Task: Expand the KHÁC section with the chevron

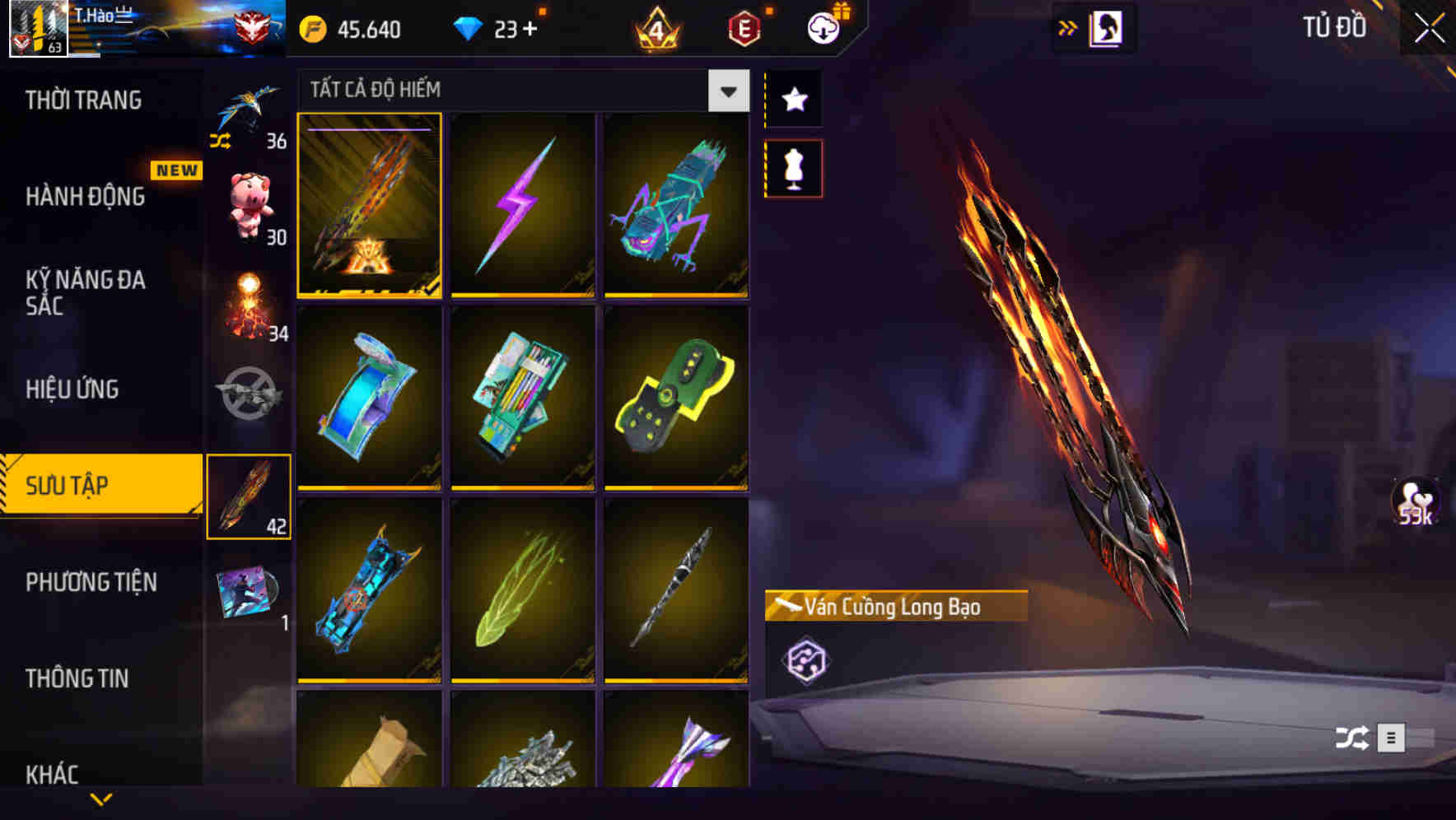Action: click(100, 797)
